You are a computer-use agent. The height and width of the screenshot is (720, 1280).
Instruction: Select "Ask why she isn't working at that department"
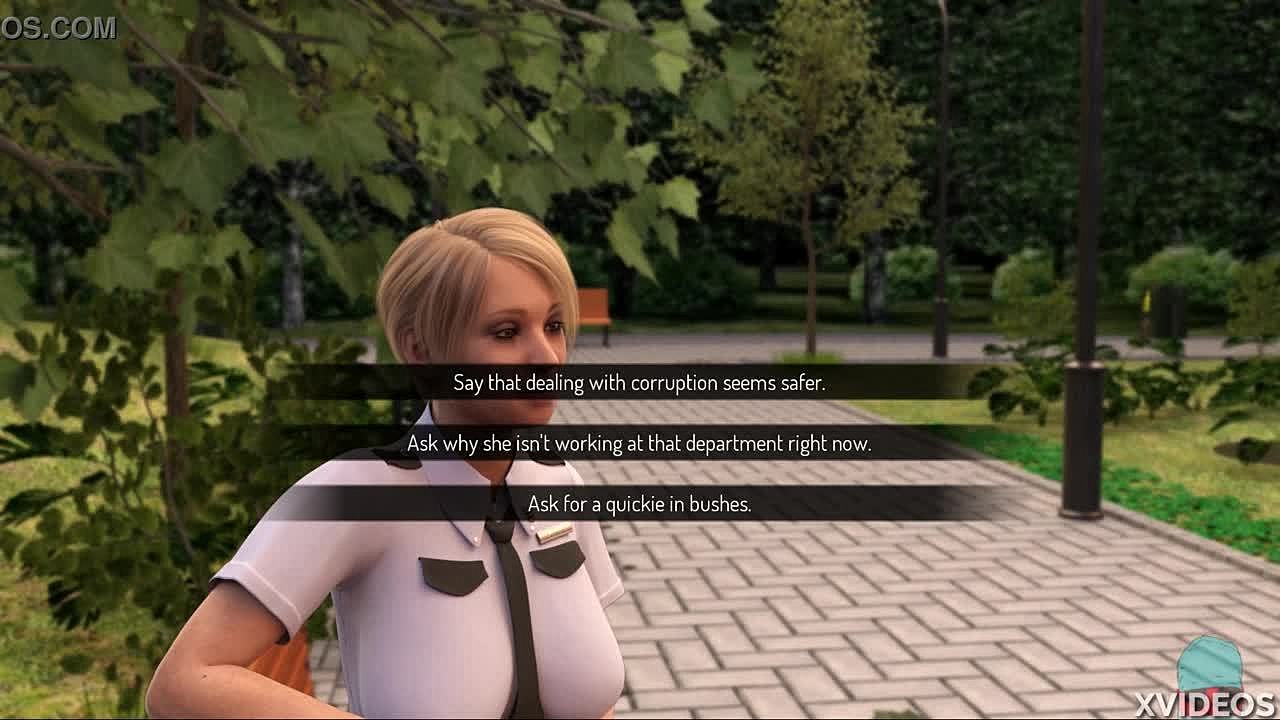point(639,443)
